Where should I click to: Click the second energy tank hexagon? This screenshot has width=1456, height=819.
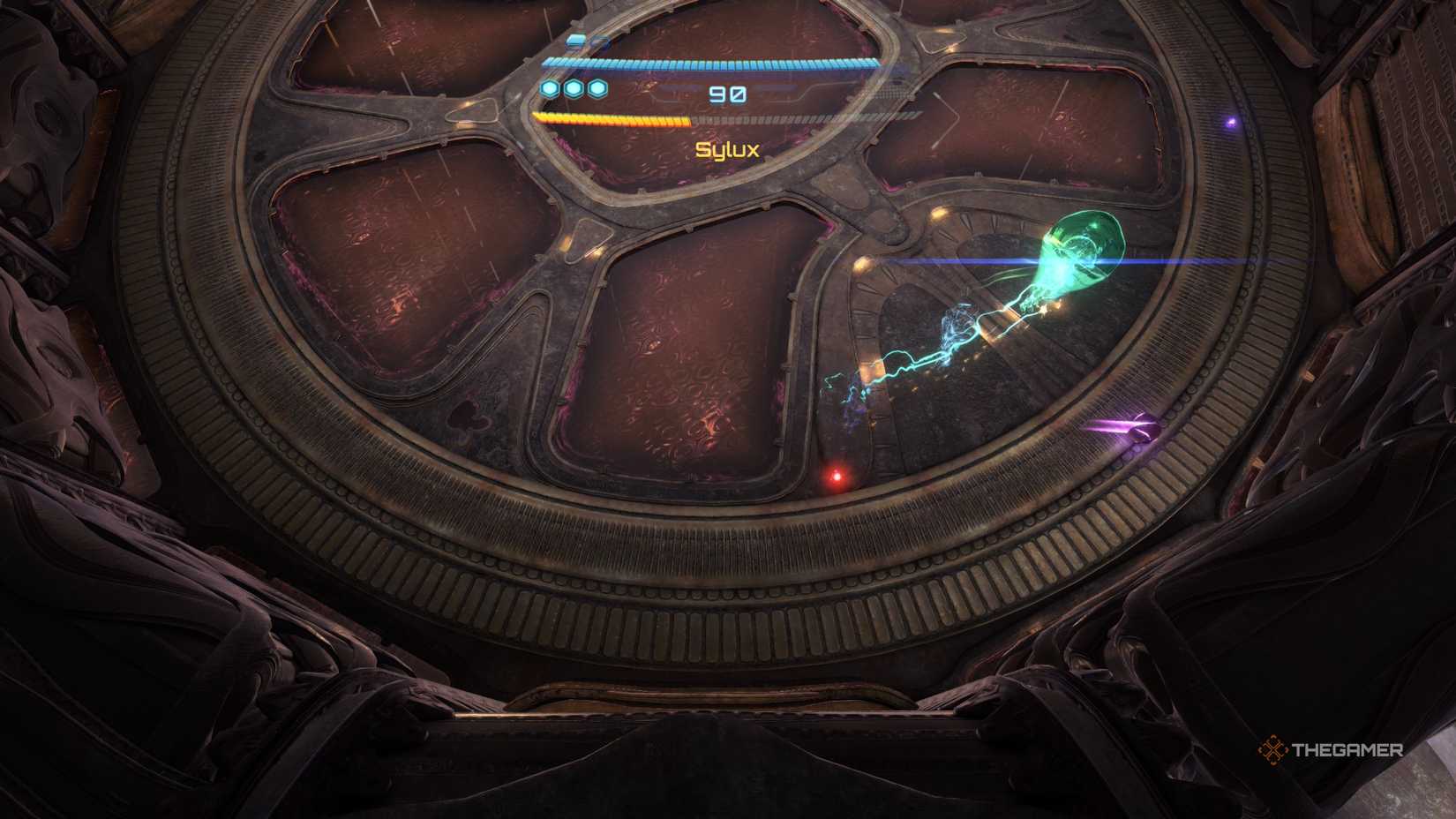click(575, 87)
